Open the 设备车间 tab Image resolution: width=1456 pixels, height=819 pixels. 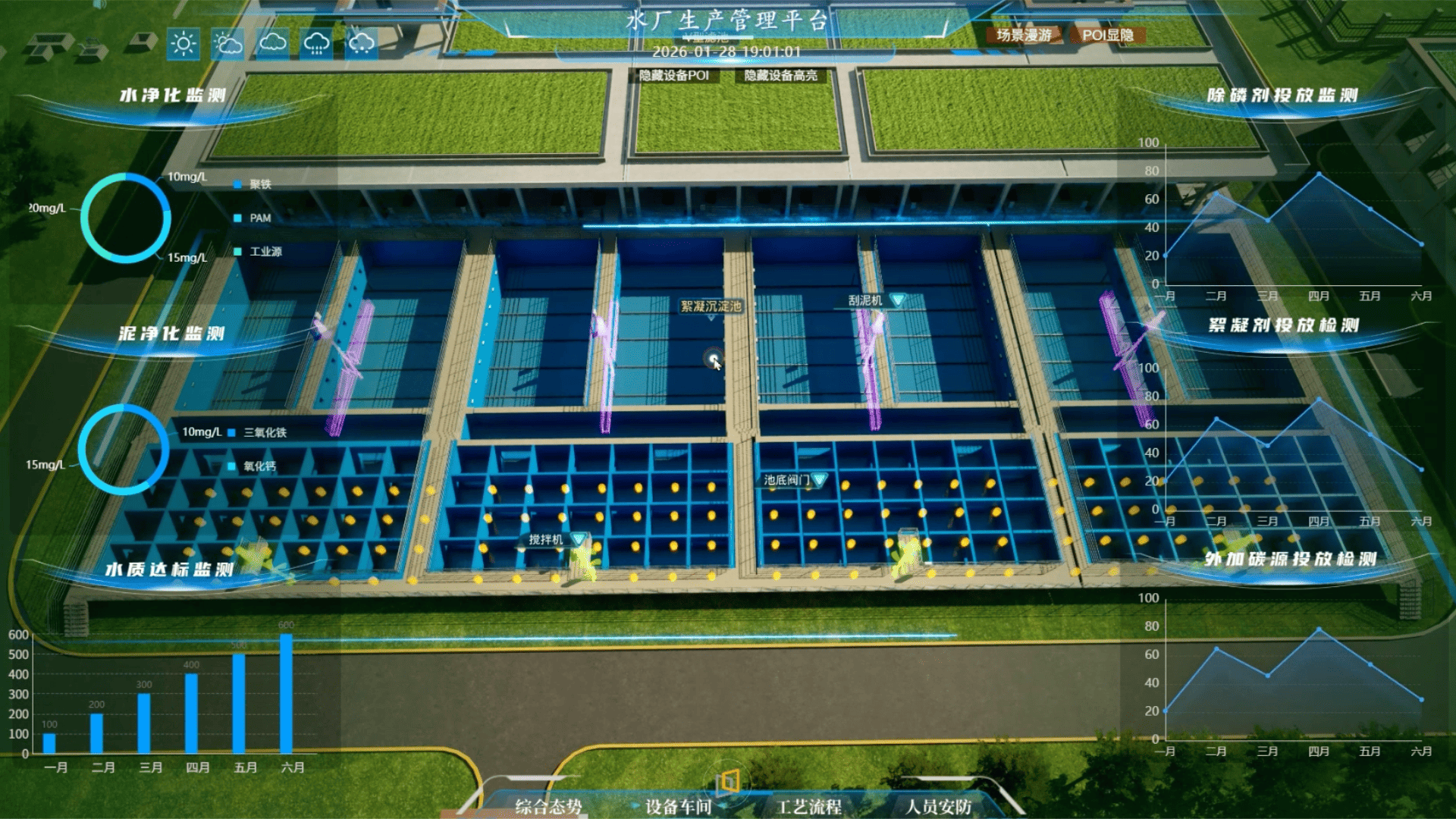point(678,806)
